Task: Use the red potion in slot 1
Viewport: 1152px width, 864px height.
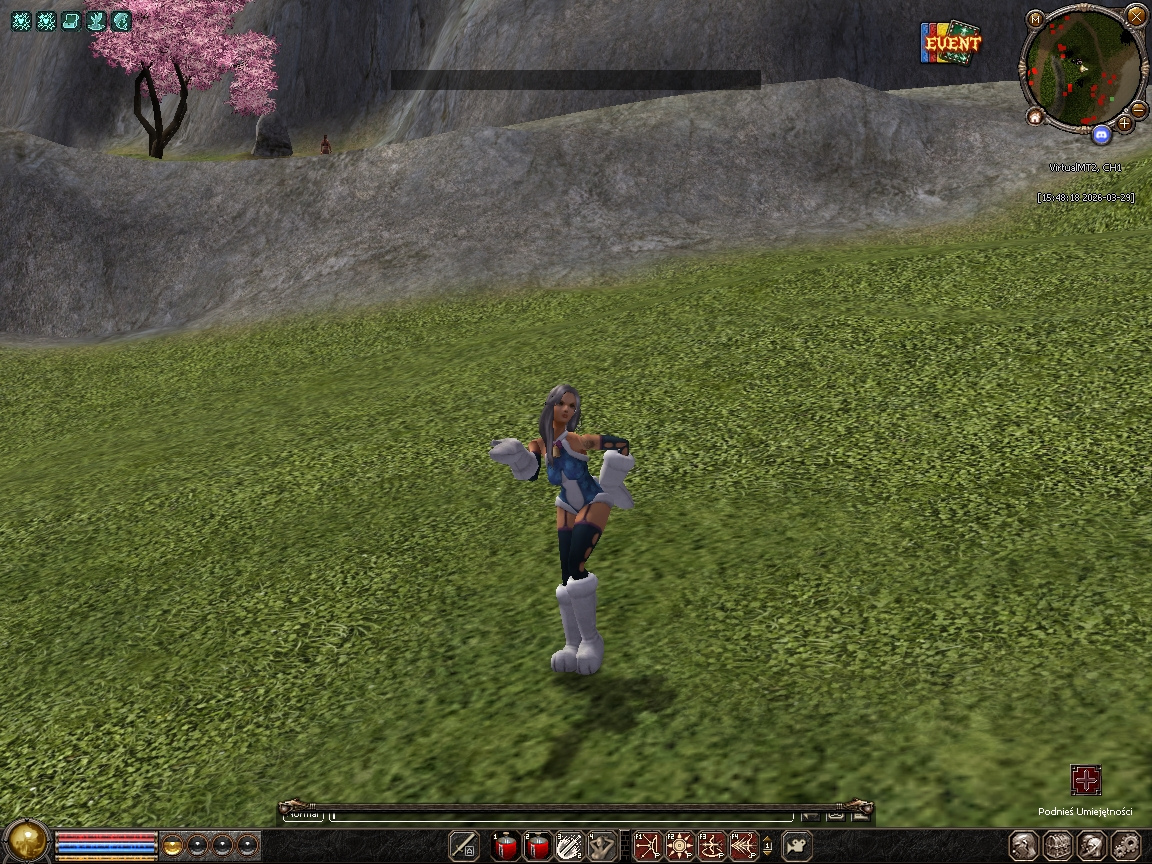Action: point(506,847)
